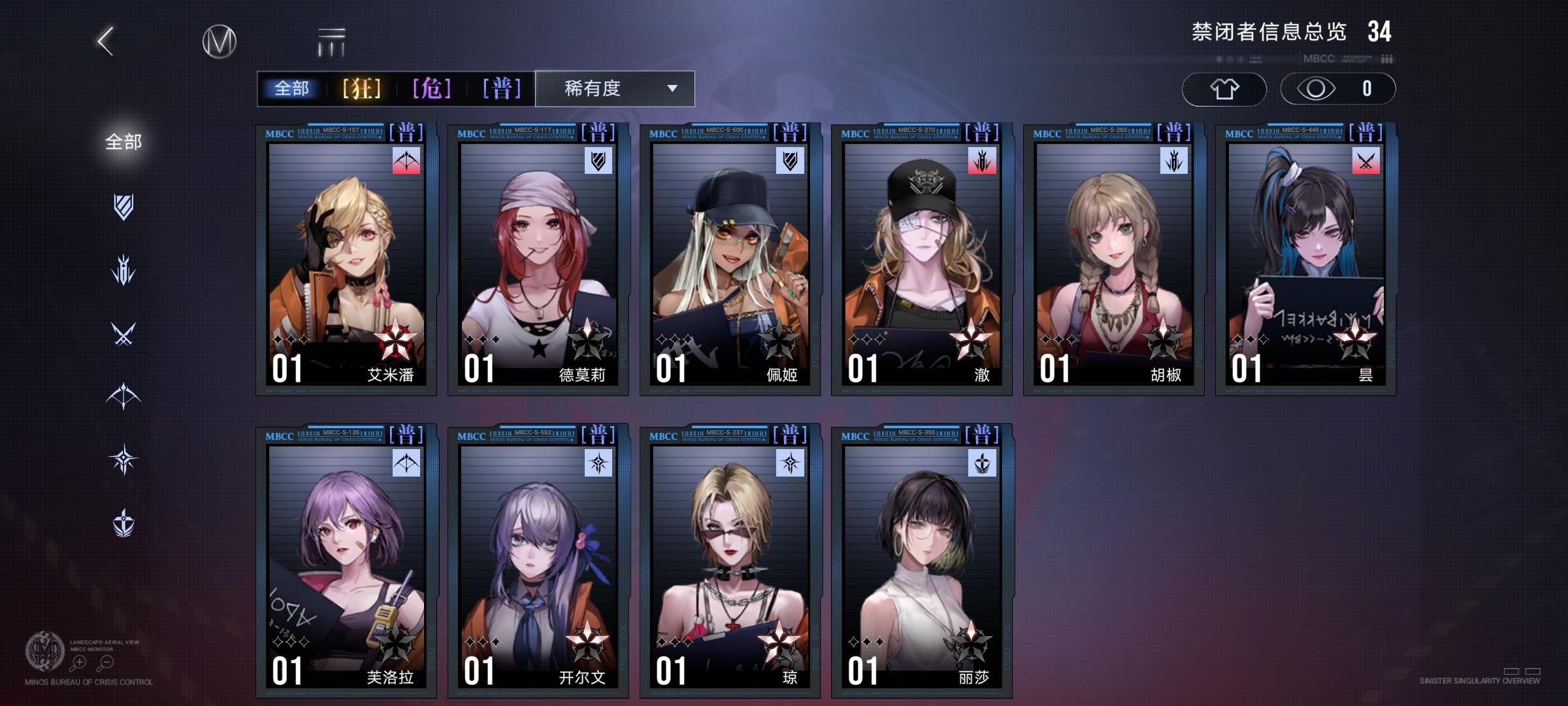1568x706 pixels.
Task: Select the shield class filter in left sidebar
Action: click(124, 206)
